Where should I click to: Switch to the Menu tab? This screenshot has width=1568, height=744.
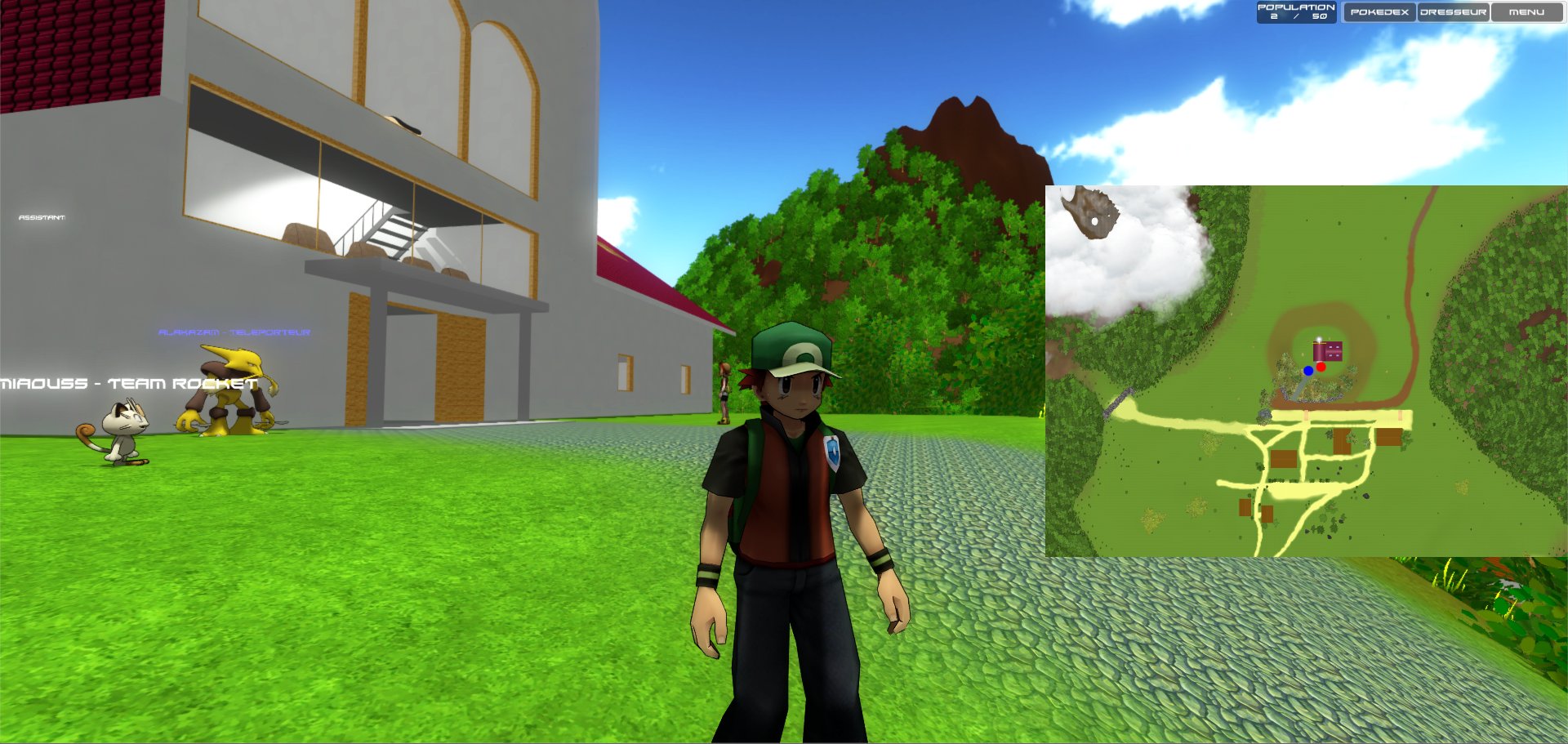point(1526,12)
